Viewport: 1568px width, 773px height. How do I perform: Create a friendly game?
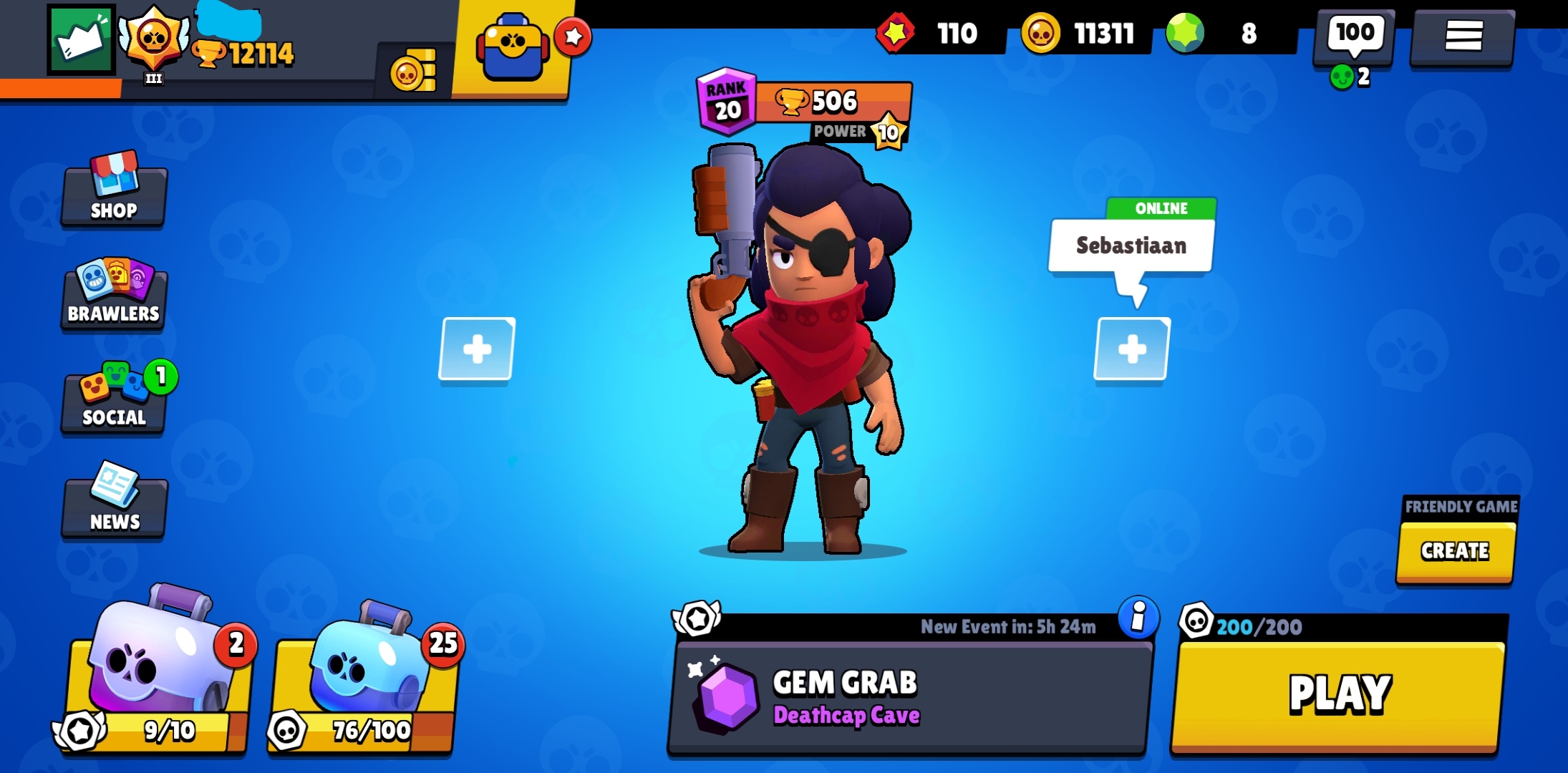click(1455, 550)
